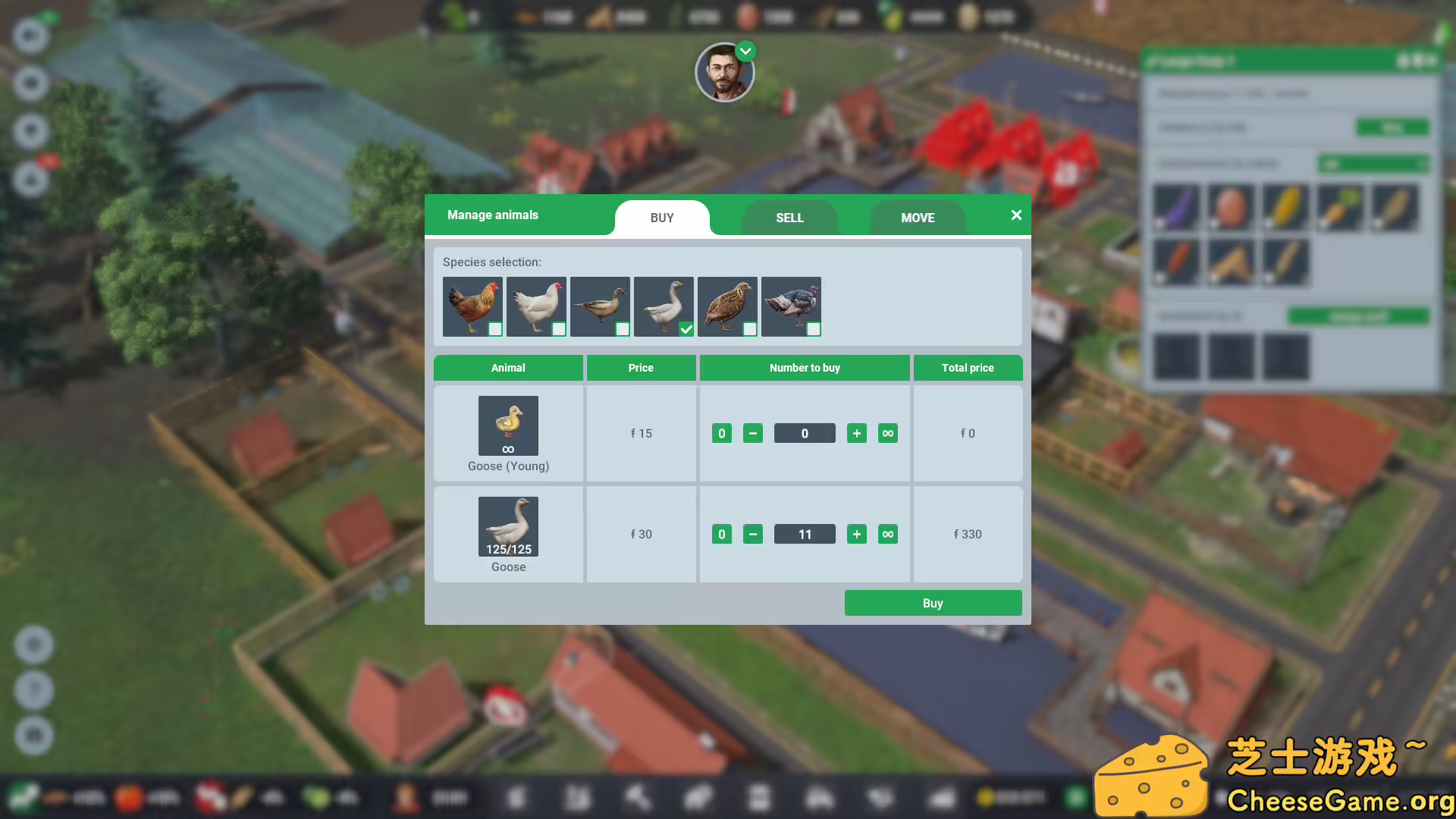Select the brown rooster species icon
The image size is (1456, 819).
pyautogui.click(x=472, y=306)
